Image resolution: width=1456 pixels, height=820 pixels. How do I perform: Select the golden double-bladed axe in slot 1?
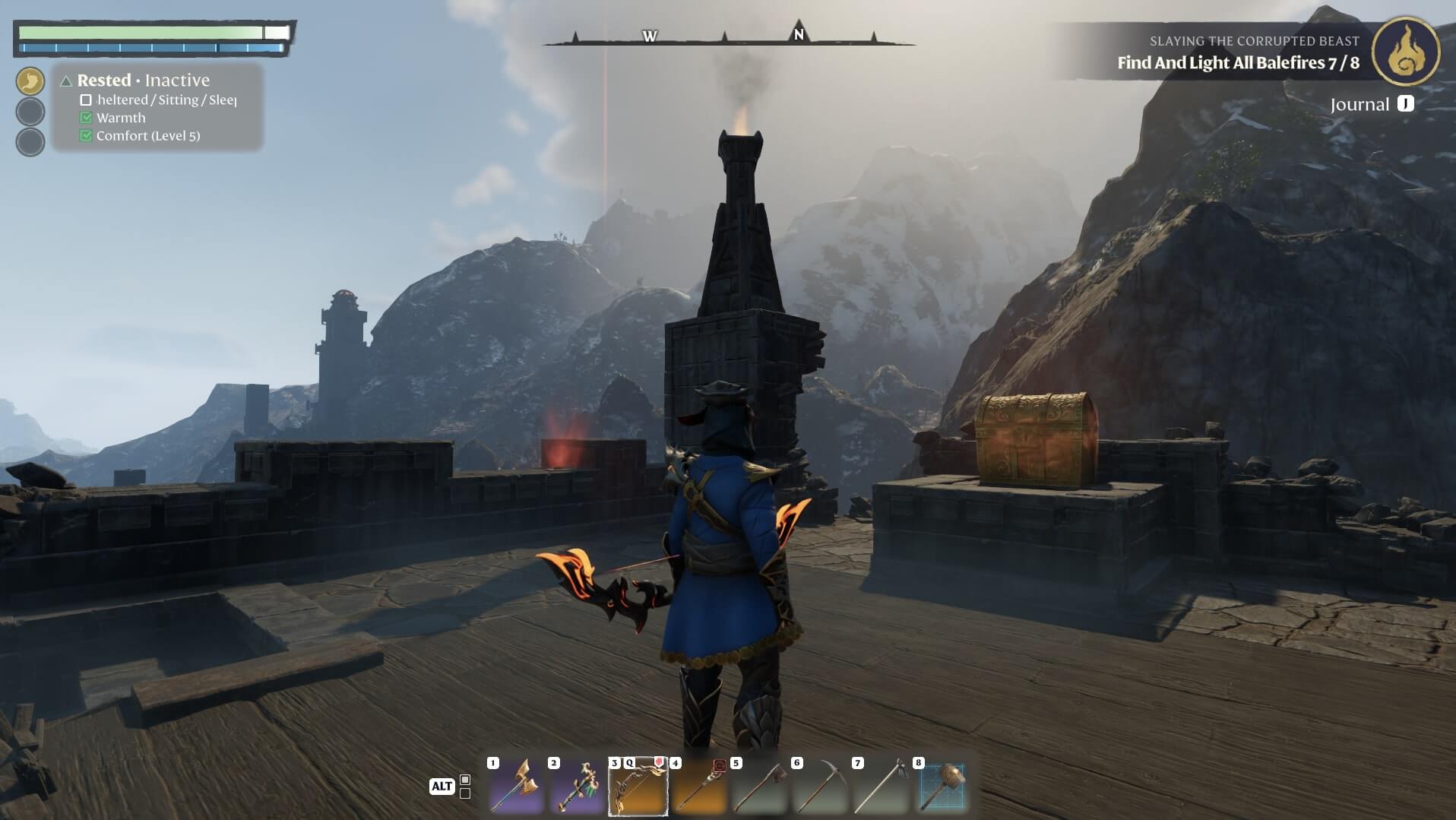pos(516,786)
